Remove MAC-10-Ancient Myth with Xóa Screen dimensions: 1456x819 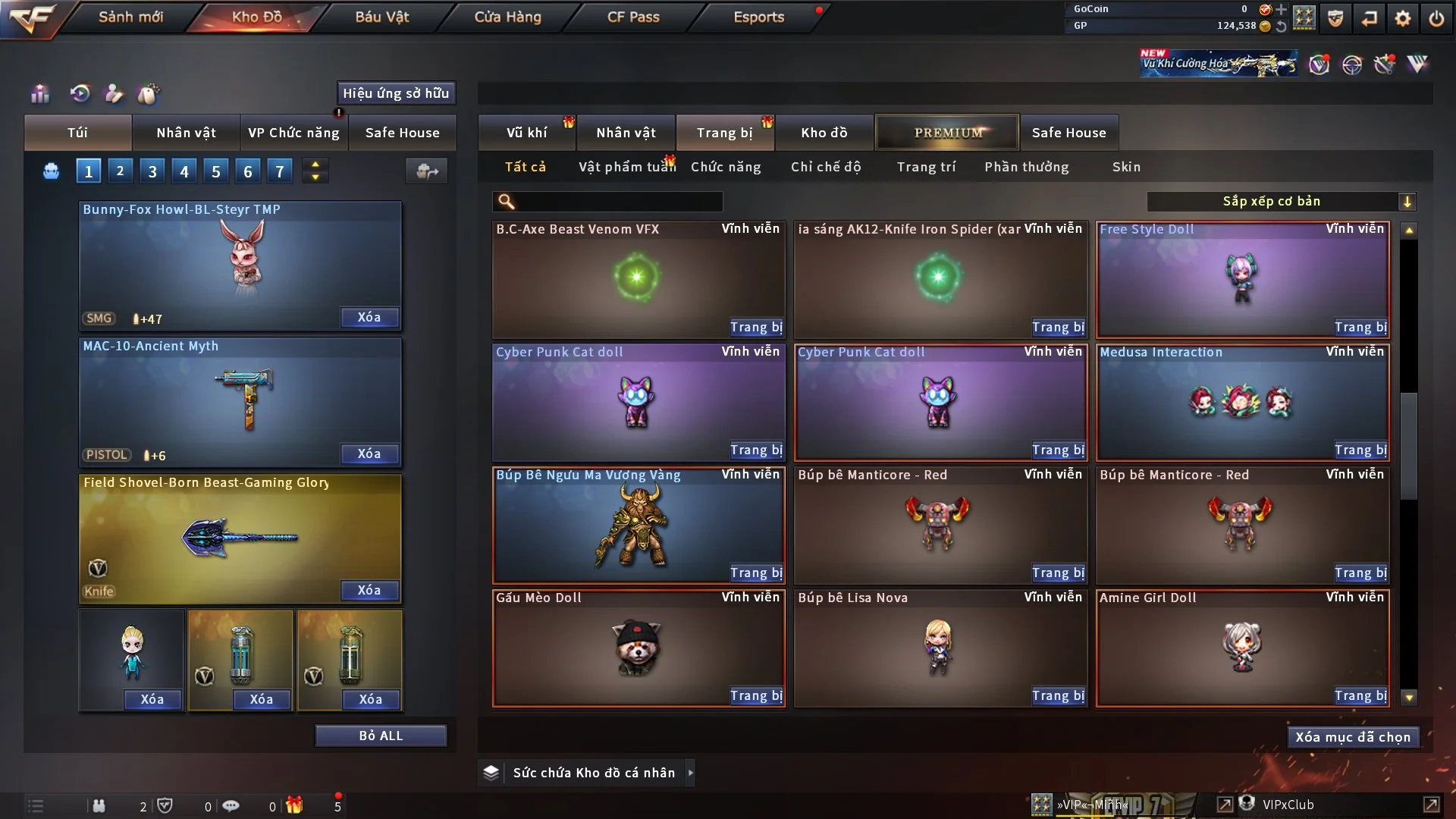pos(369,454)
